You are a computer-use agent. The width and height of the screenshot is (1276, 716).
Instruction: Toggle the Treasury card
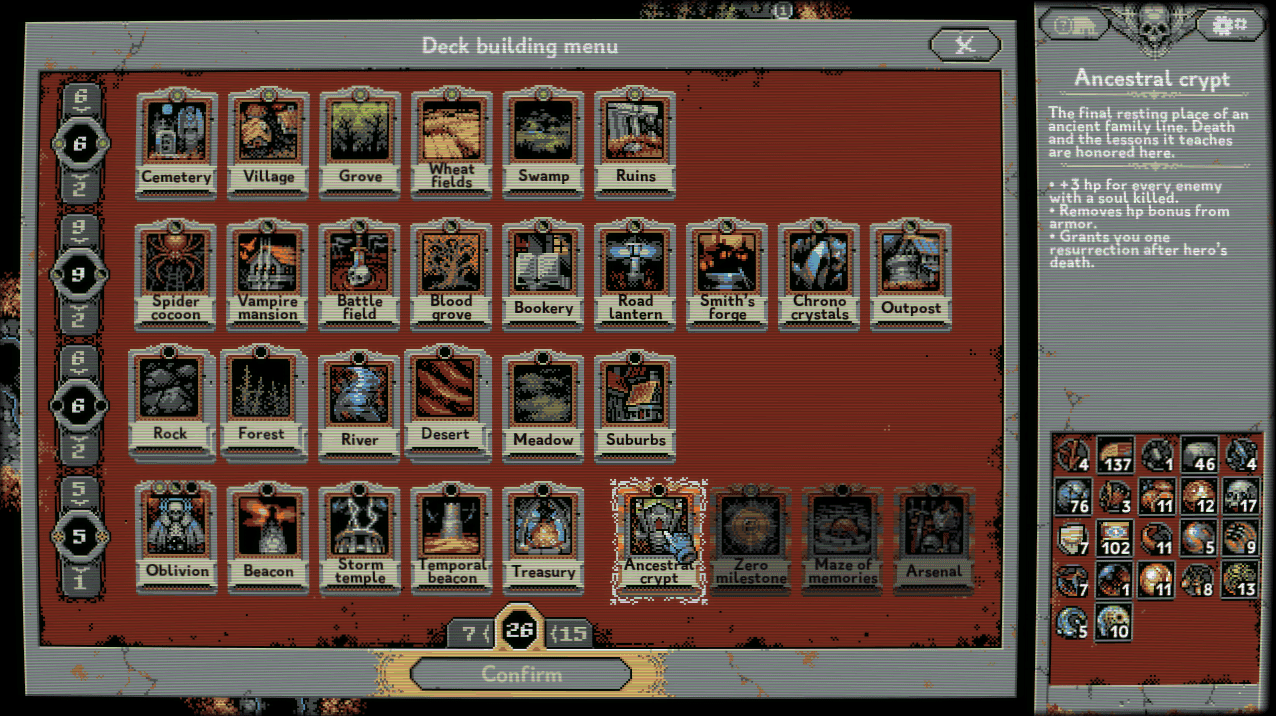[543, 536]
